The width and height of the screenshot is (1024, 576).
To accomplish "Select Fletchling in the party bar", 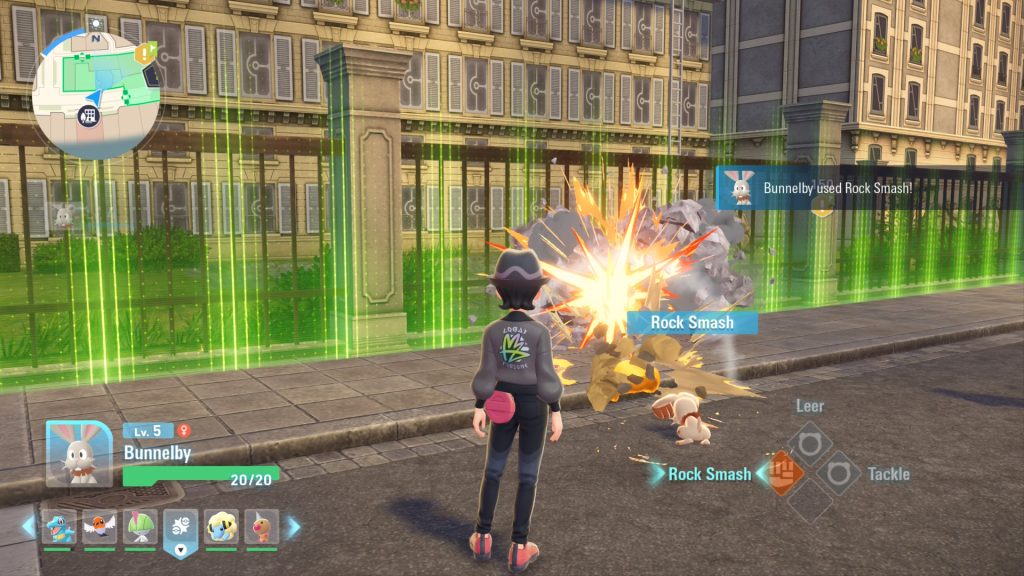I will pos(99,526).
